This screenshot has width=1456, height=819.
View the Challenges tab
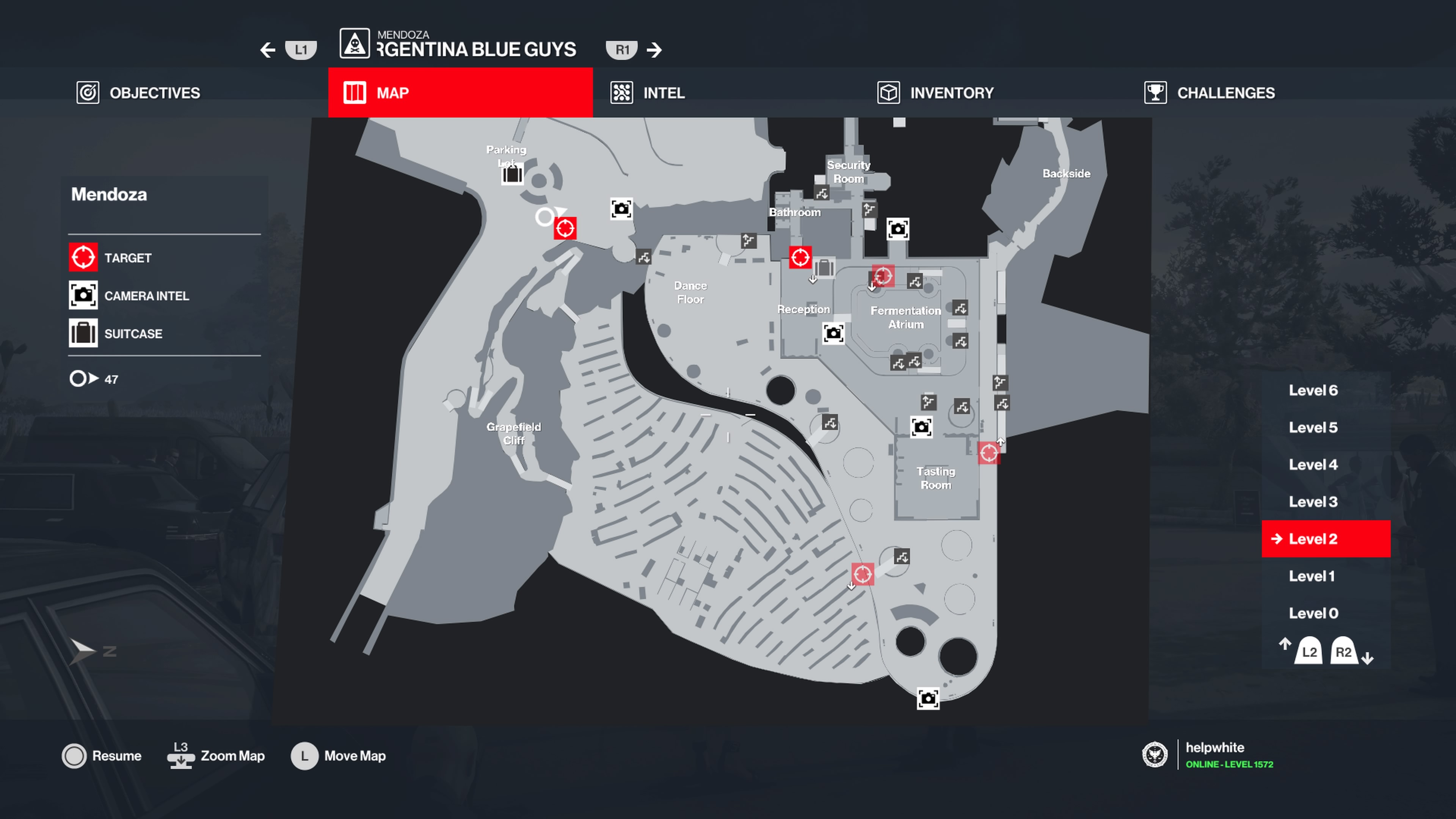1210,93
